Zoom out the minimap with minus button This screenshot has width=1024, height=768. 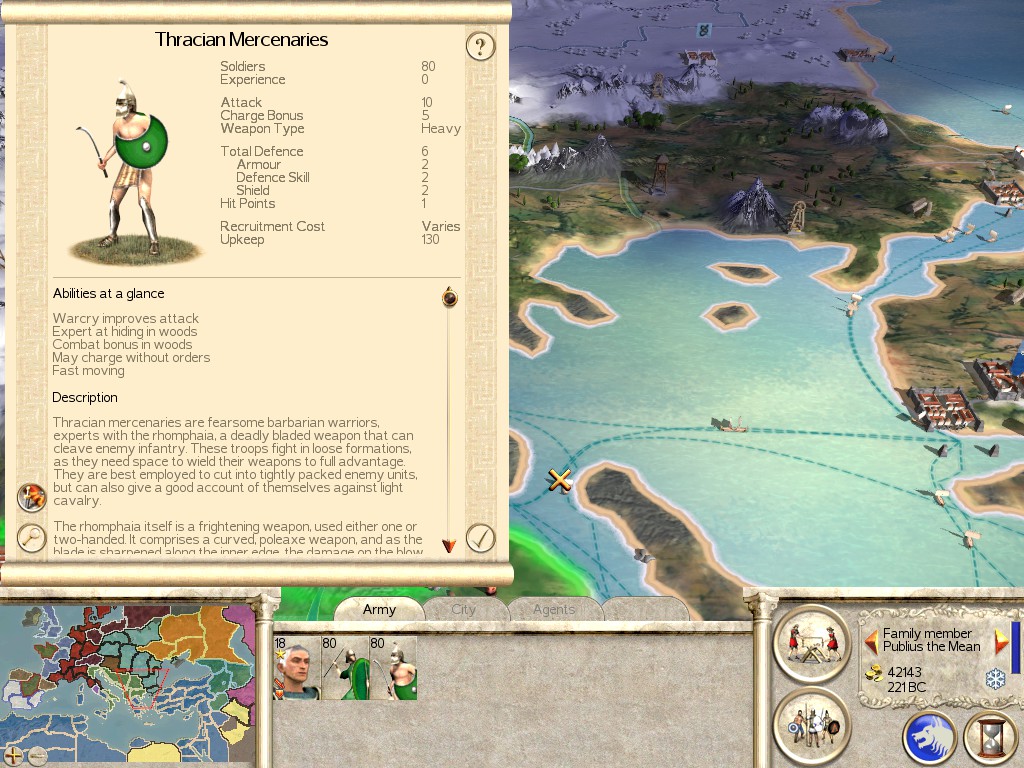[37, 755]
